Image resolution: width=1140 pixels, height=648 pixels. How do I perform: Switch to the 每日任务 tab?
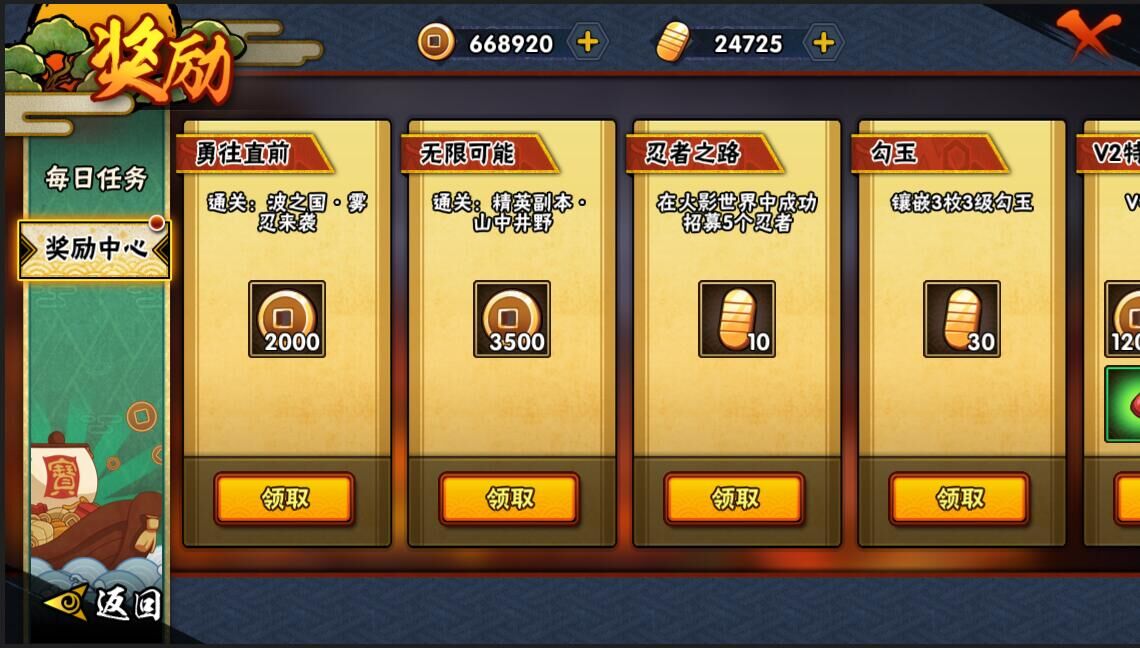(x=96, y=178)
